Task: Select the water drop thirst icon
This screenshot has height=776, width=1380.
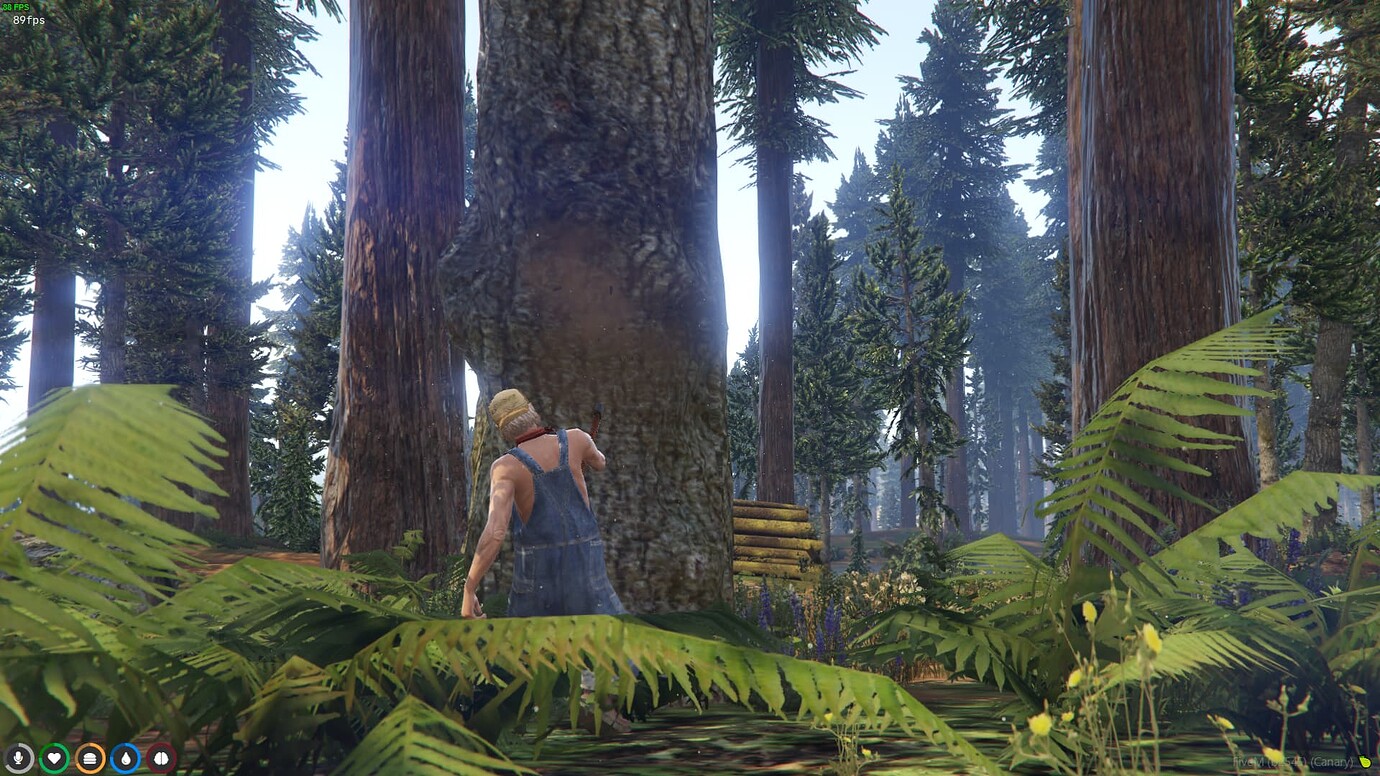Action: tap(125, 758)
